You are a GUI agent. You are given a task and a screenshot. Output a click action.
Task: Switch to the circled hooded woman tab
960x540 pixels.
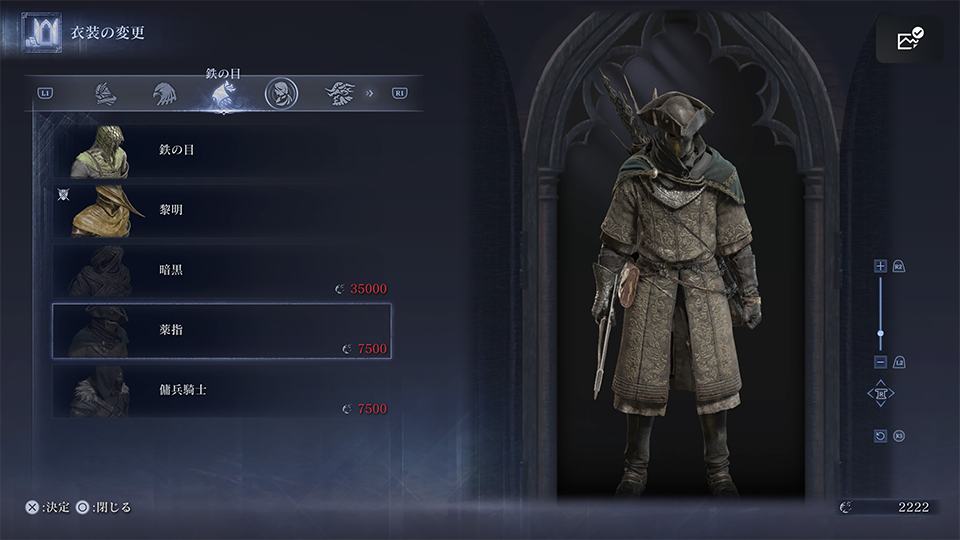pyautogui.click(x=281, y=94)
